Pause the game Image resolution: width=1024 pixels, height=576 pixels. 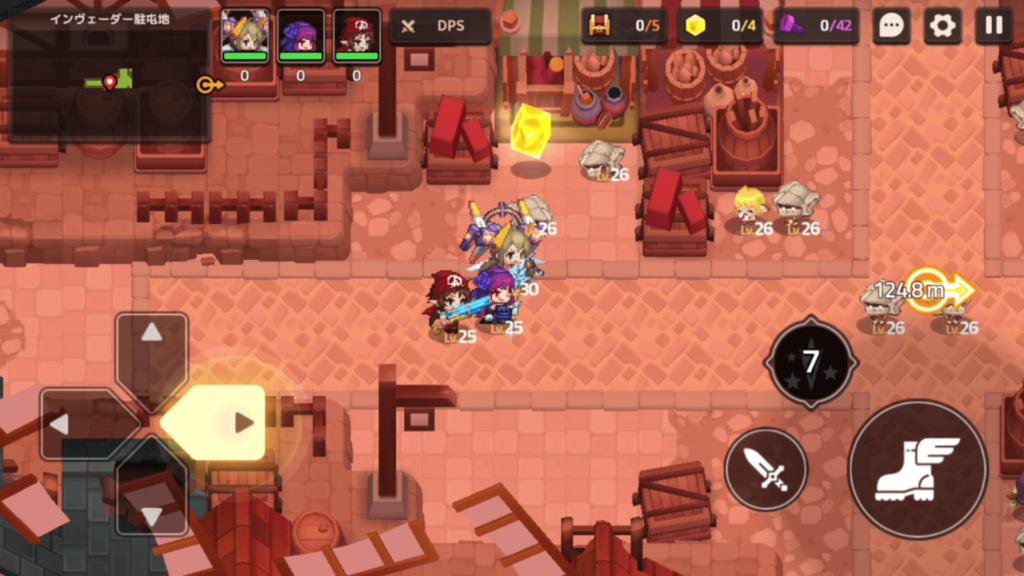point(993,26)
